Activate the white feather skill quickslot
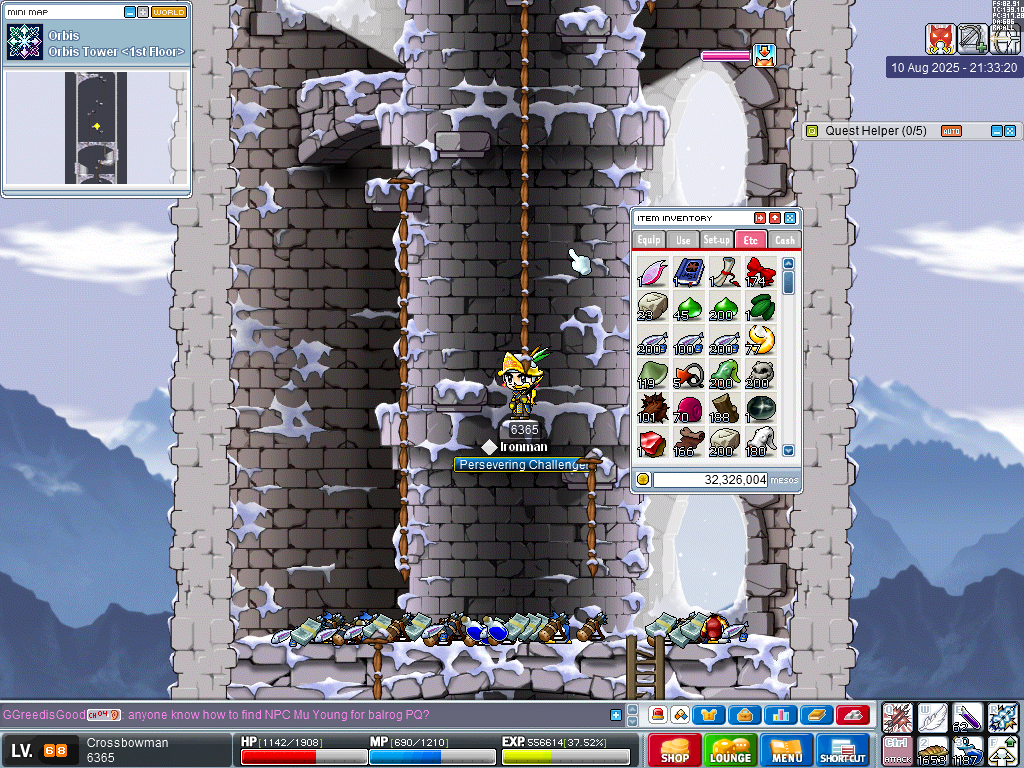This screenshot has width=1024, height=768. click(x=933, y=717)
